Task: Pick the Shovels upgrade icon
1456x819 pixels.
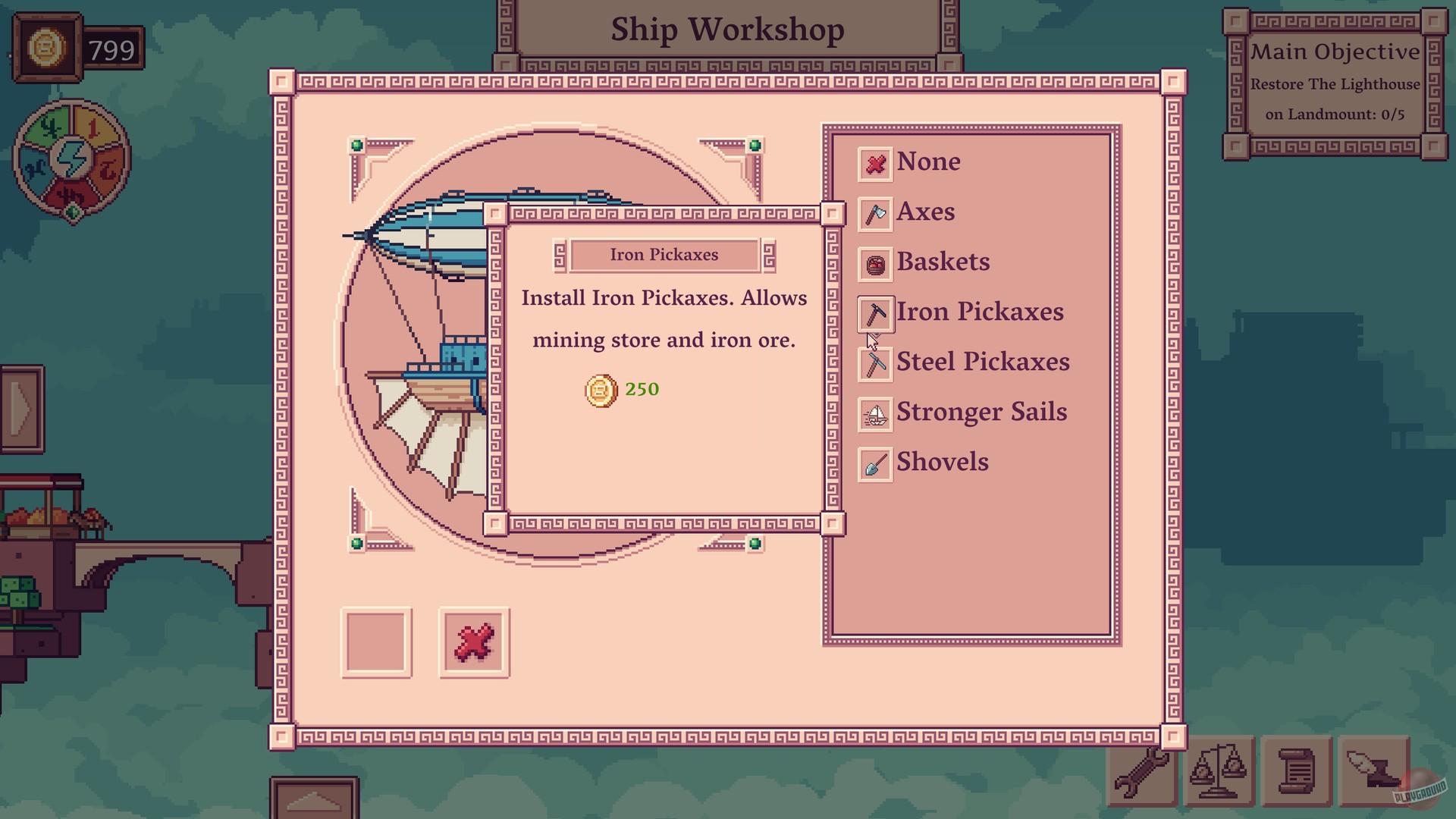Action: coord(874,463)
